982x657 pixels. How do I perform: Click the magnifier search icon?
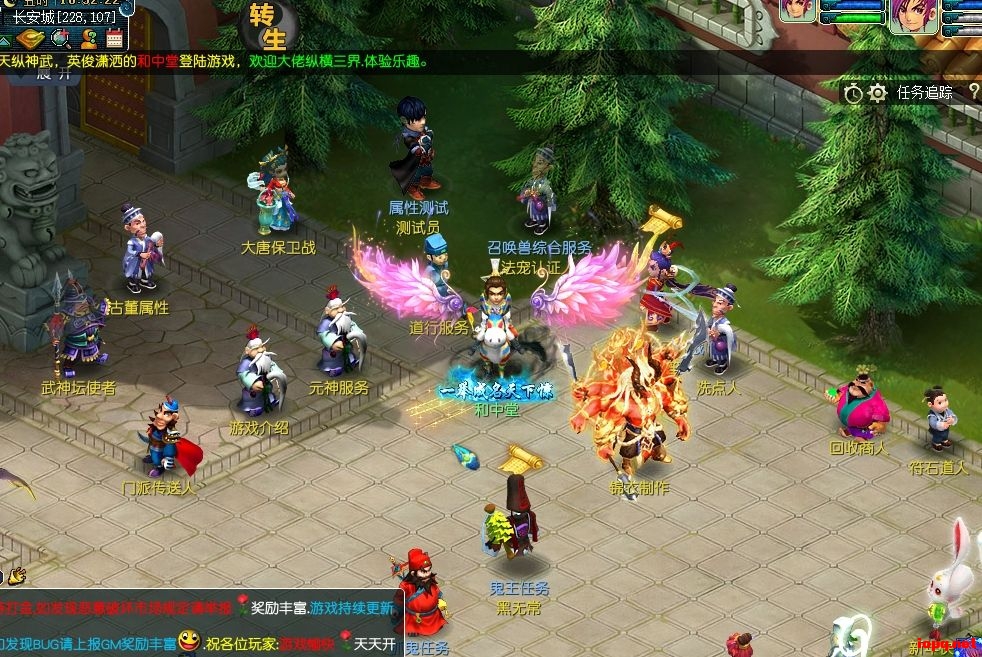(x=60, y=39)
